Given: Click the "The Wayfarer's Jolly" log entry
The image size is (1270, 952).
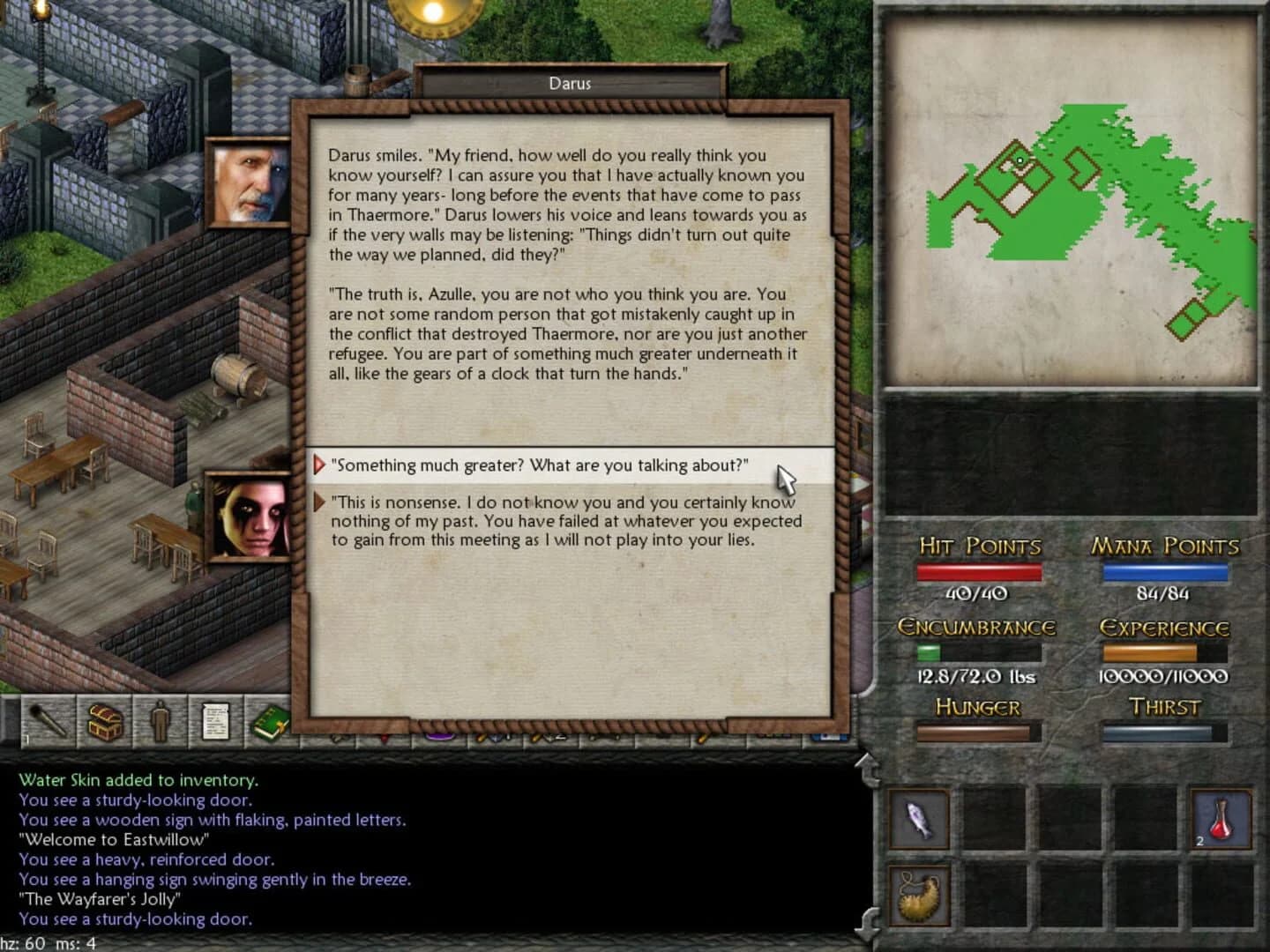Looking at the screenshot, I should pos(100,899).
